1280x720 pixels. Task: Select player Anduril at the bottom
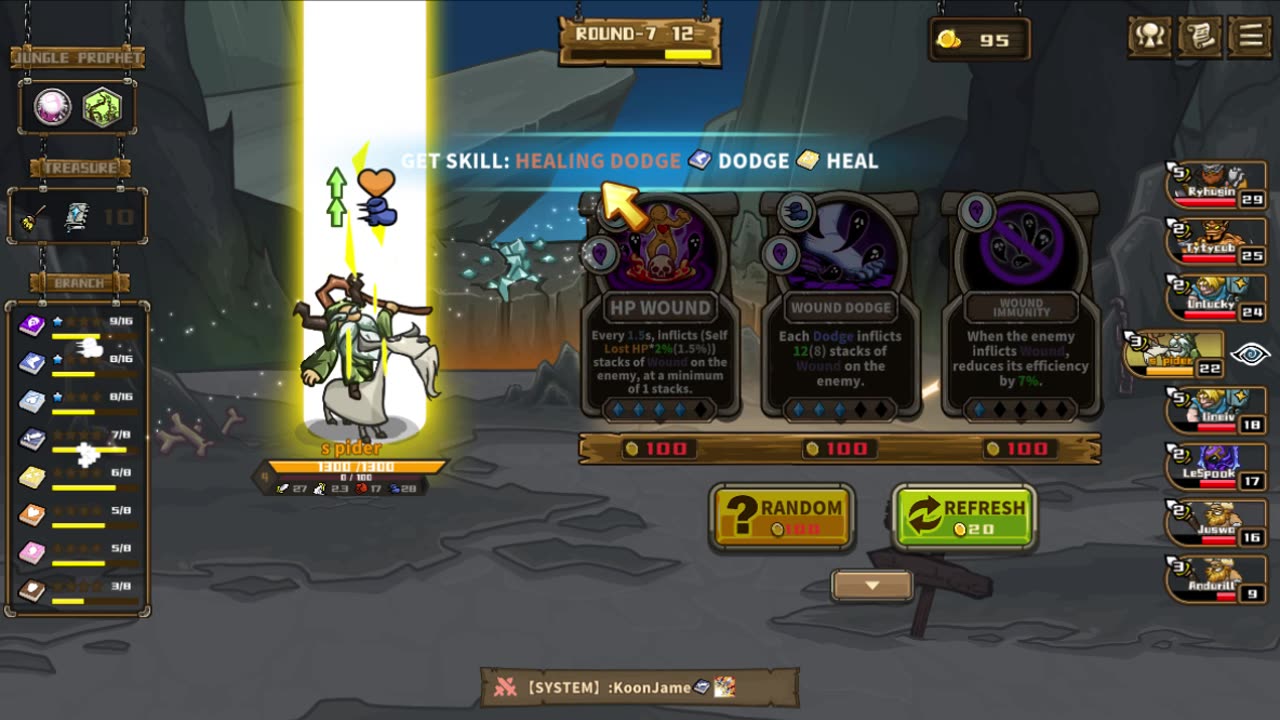pos(1216,580)
